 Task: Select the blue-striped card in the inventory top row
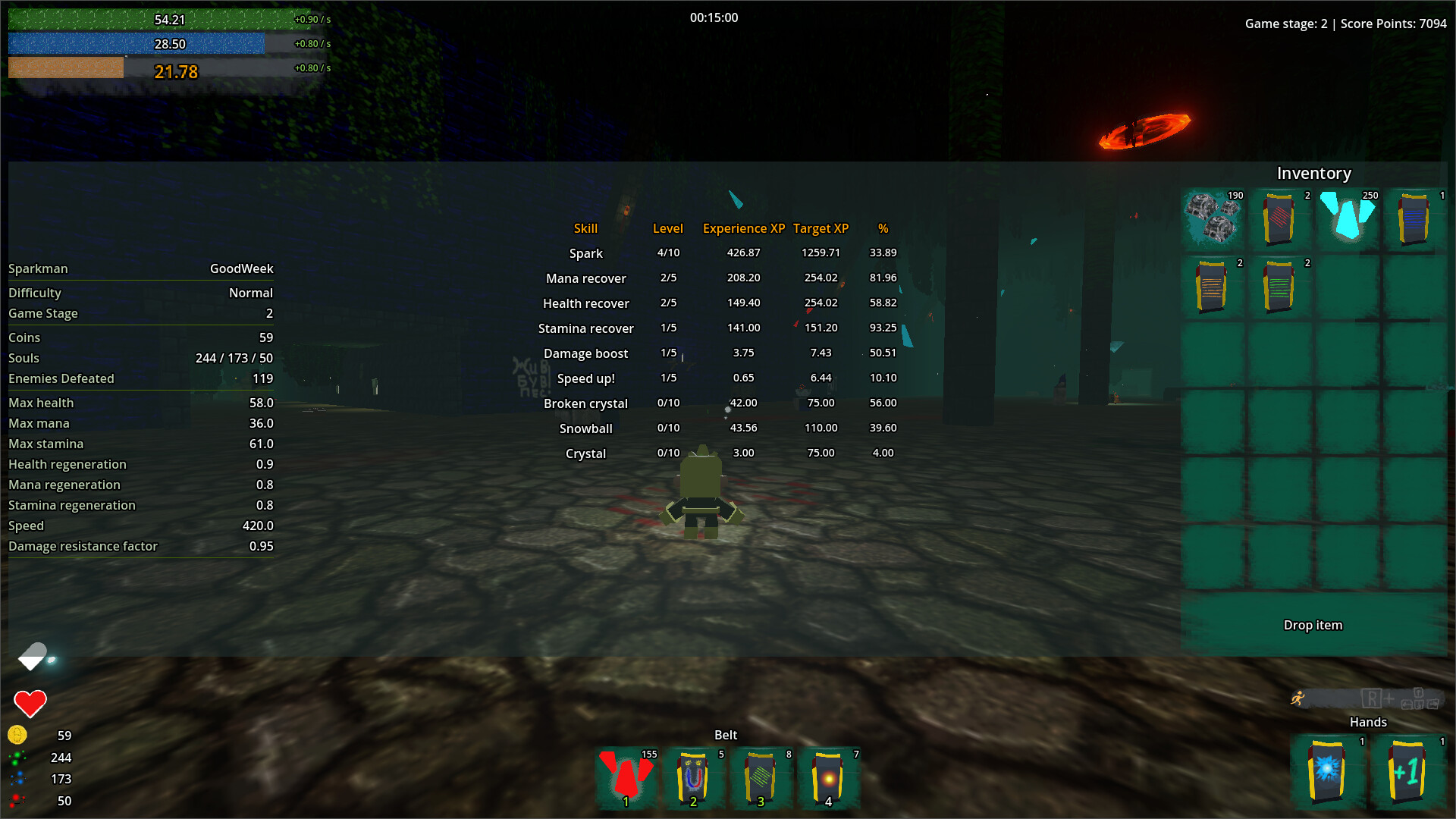click(x=1414, y=220)
